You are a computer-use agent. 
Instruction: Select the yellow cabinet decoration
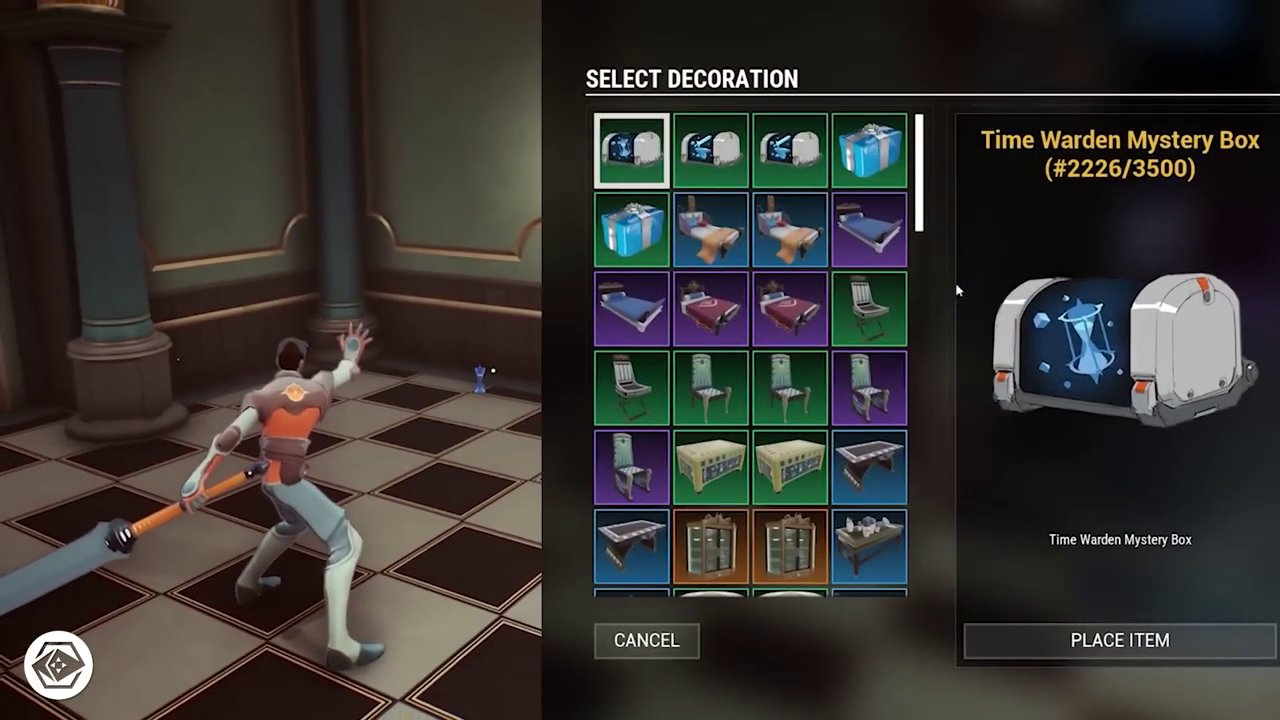tap(710, 467)
